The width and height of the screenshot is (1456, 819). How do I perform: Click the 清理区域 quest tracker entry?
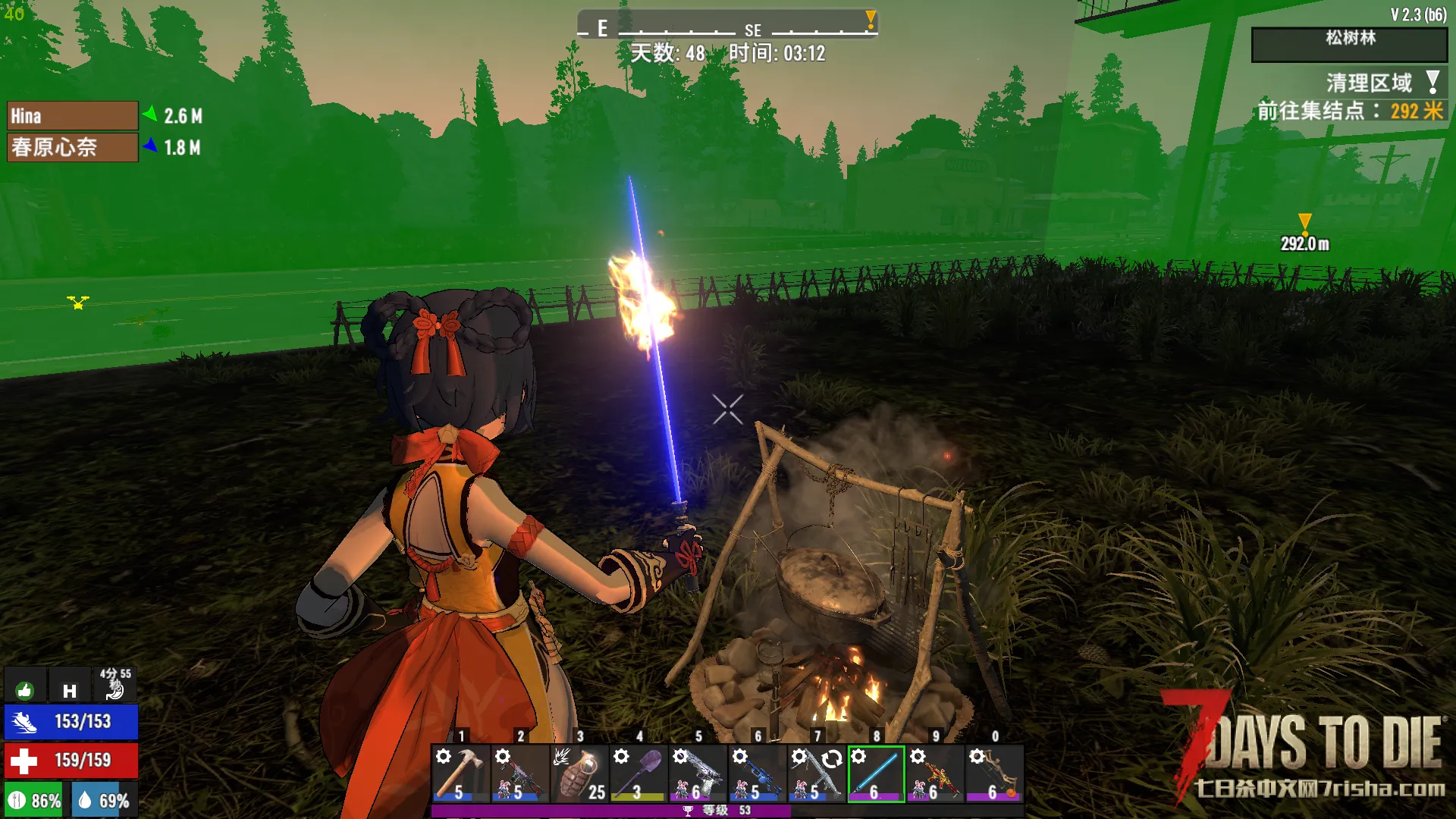tap(1369, 82)
